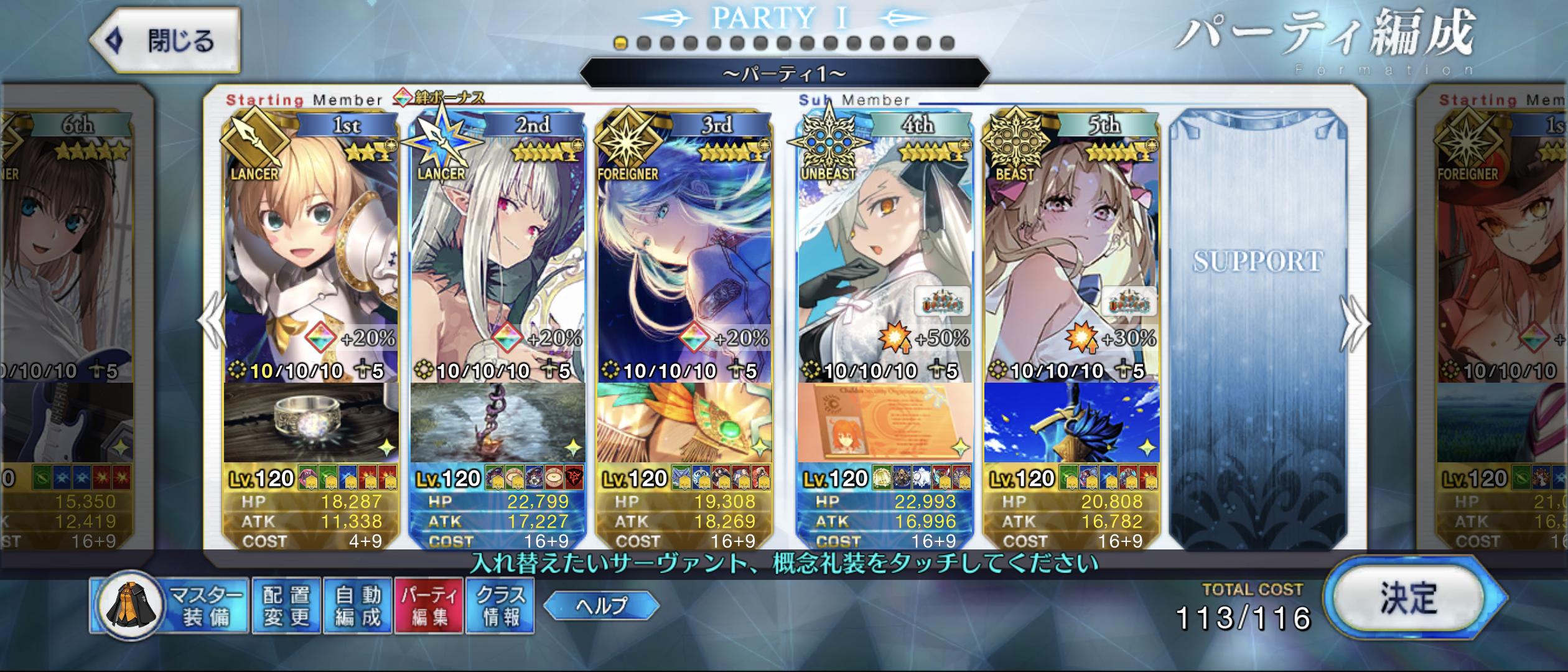Use 自動編成 auto formation
The width and height of the screenshot is (1568, 672).
[x=358, y=606]
